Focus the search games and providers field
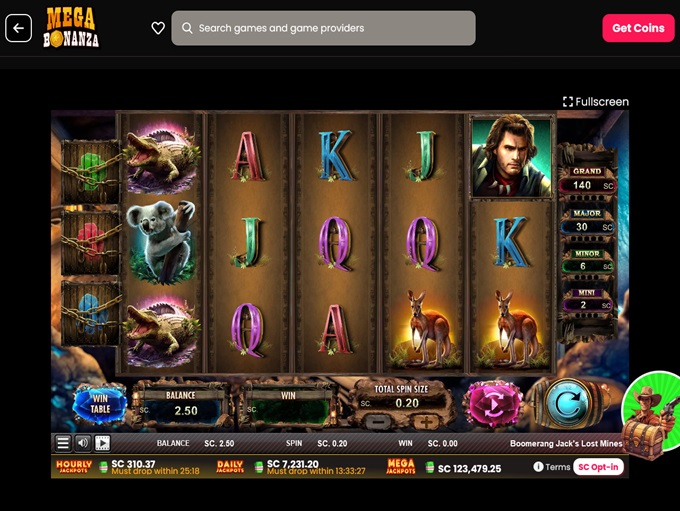The width and height of the screenshot is (680, 511). tap(323, 28)
